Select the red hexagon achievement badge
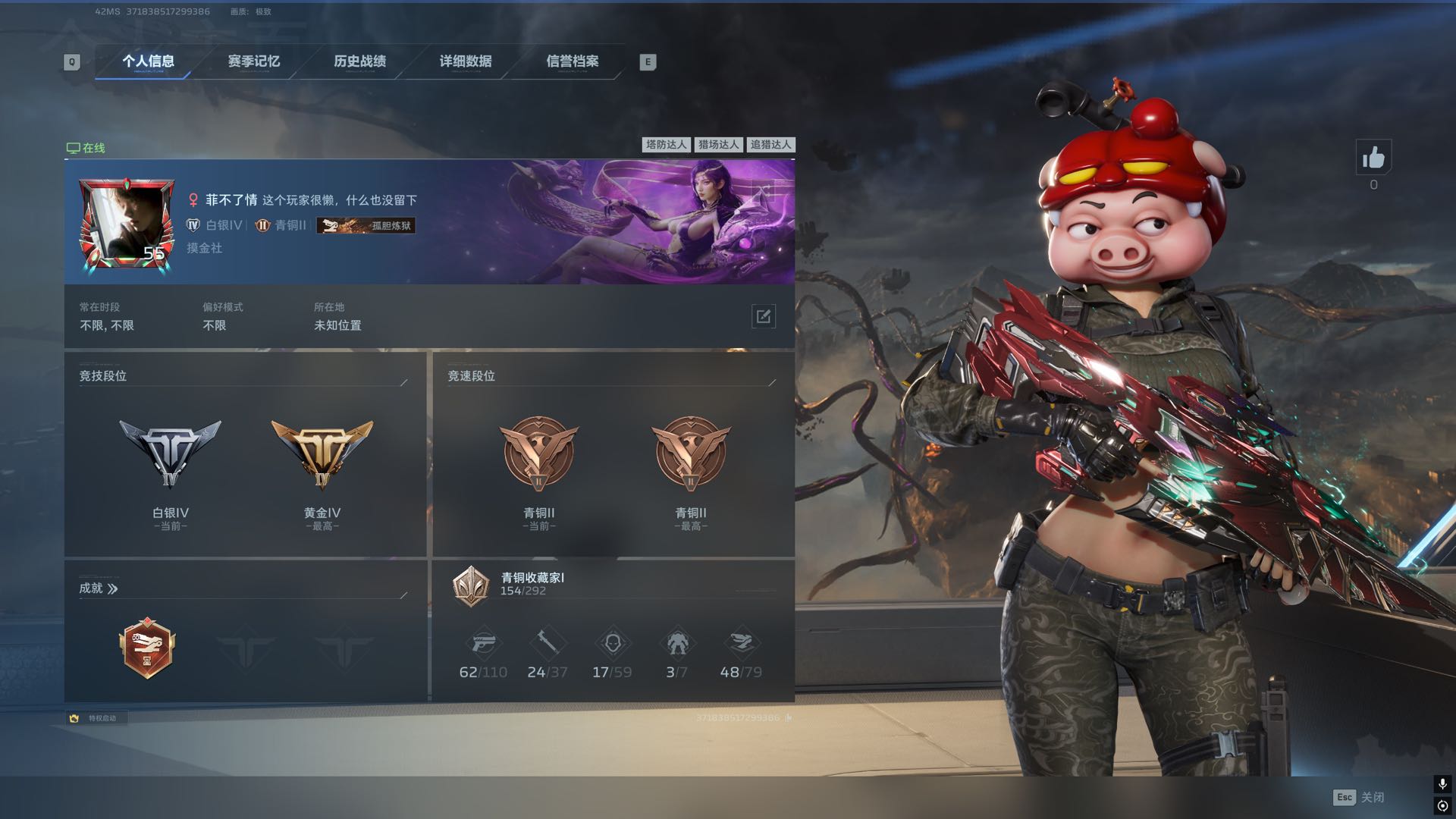Viewport: 1456px width, 819px height. [148, 648]
